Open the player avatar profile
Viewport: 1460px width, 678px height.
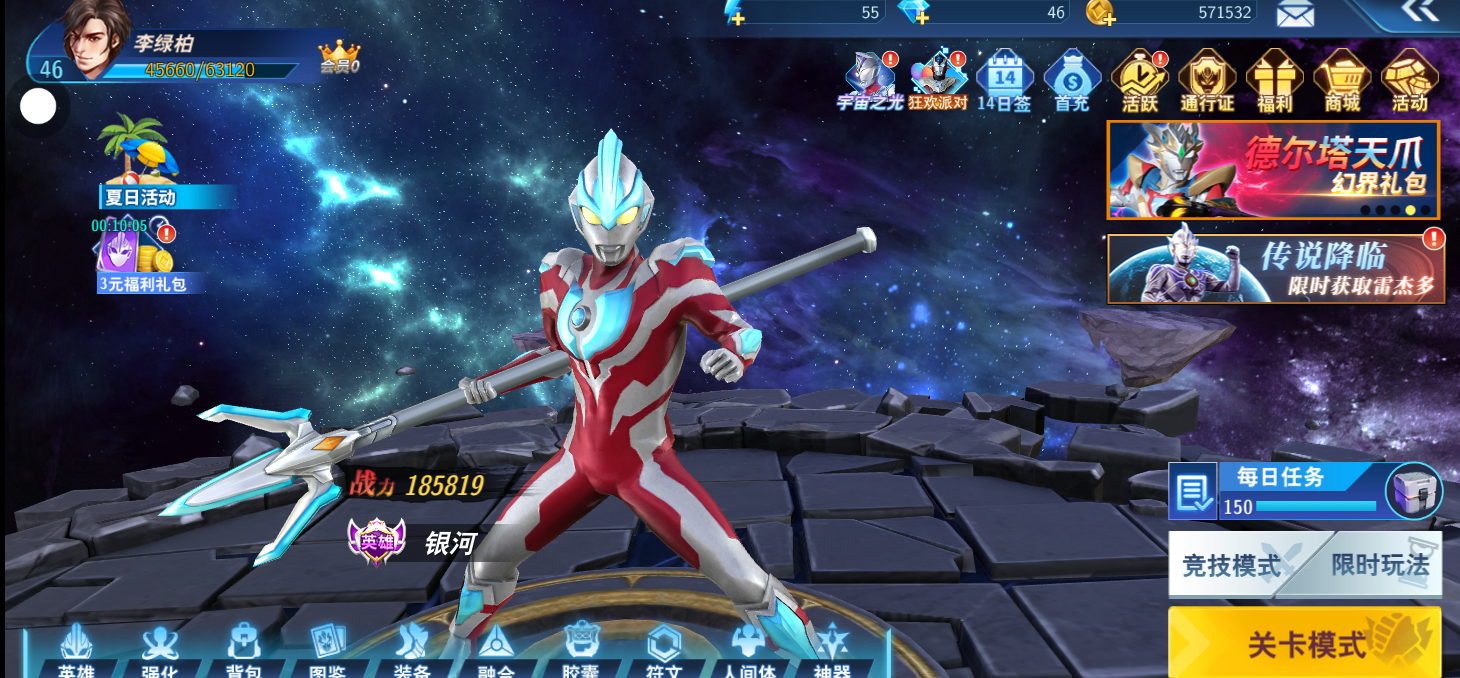click(97, 38)
